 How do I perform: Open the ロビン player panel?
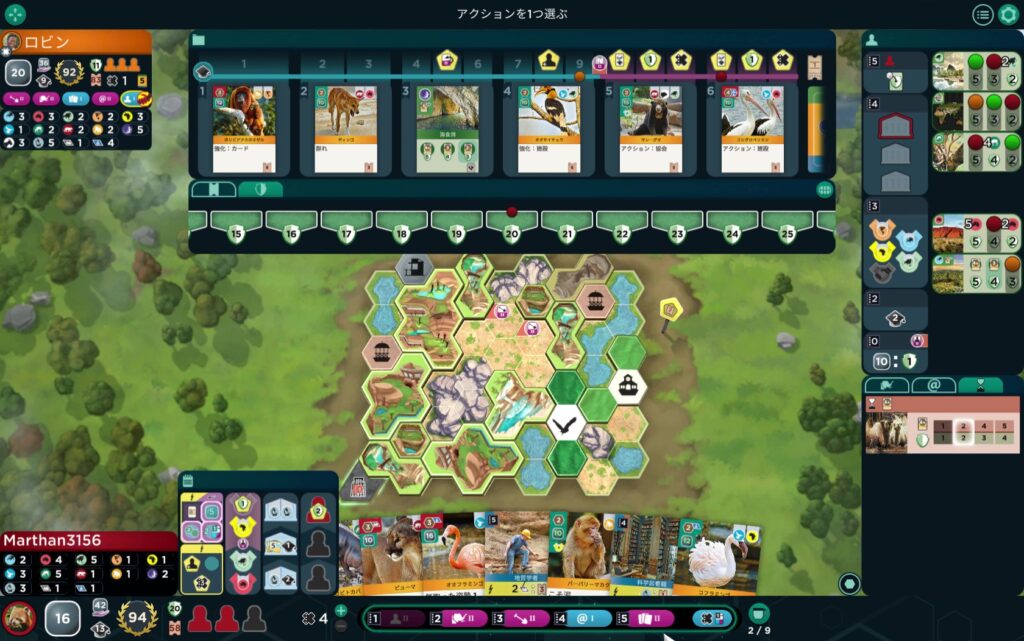click(x=76, y=42)
